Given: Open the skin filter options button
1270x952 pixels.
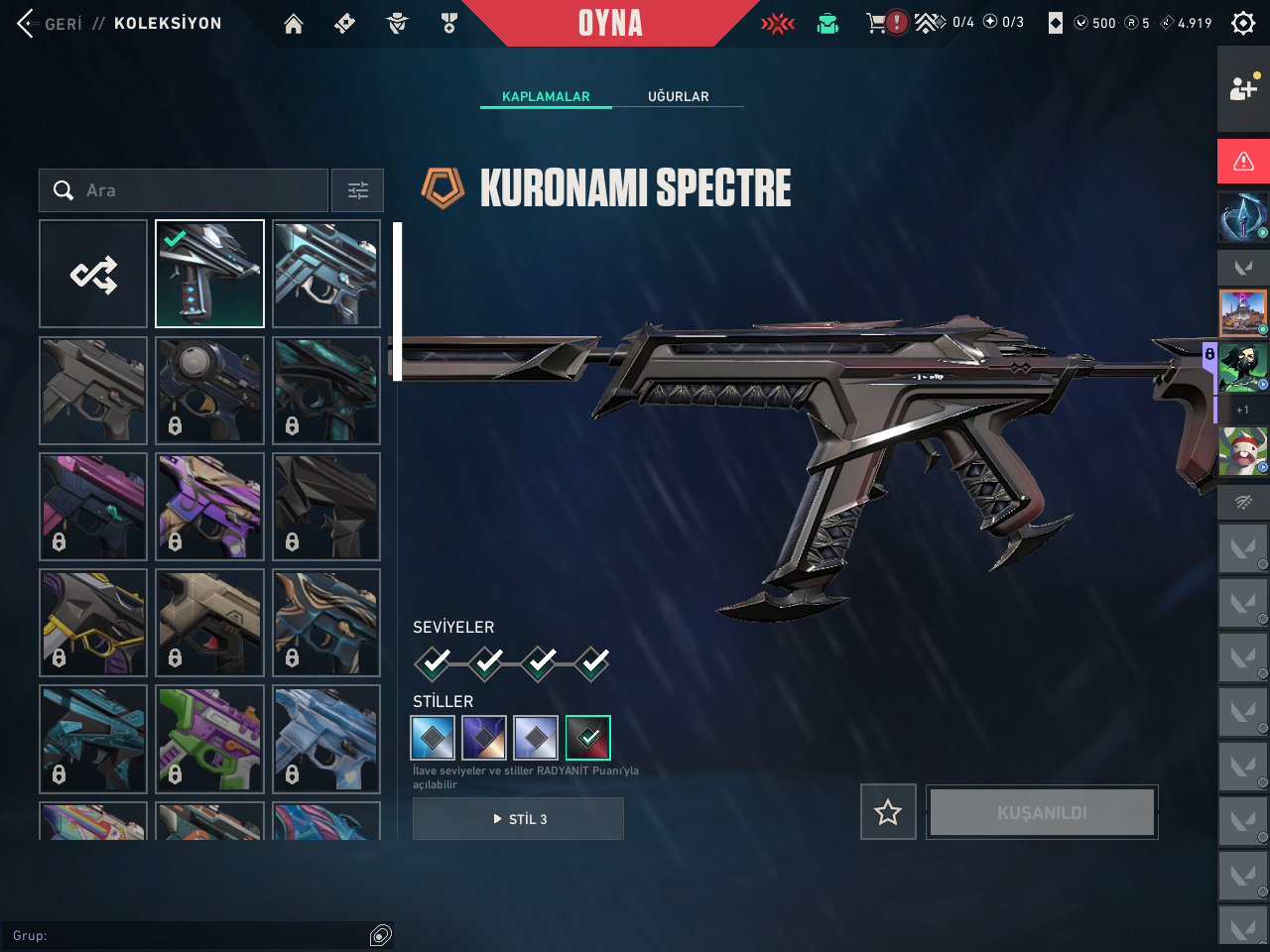Looking at the screenshot, I should pos(357,190).
